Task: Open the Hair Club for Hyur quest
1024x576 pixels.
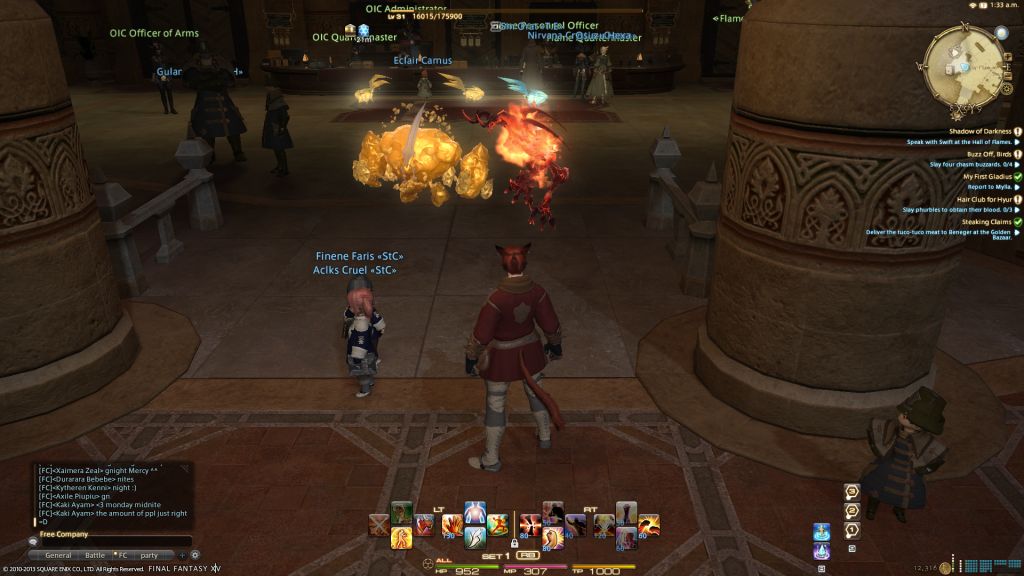Action: click(x=984, y=199)
